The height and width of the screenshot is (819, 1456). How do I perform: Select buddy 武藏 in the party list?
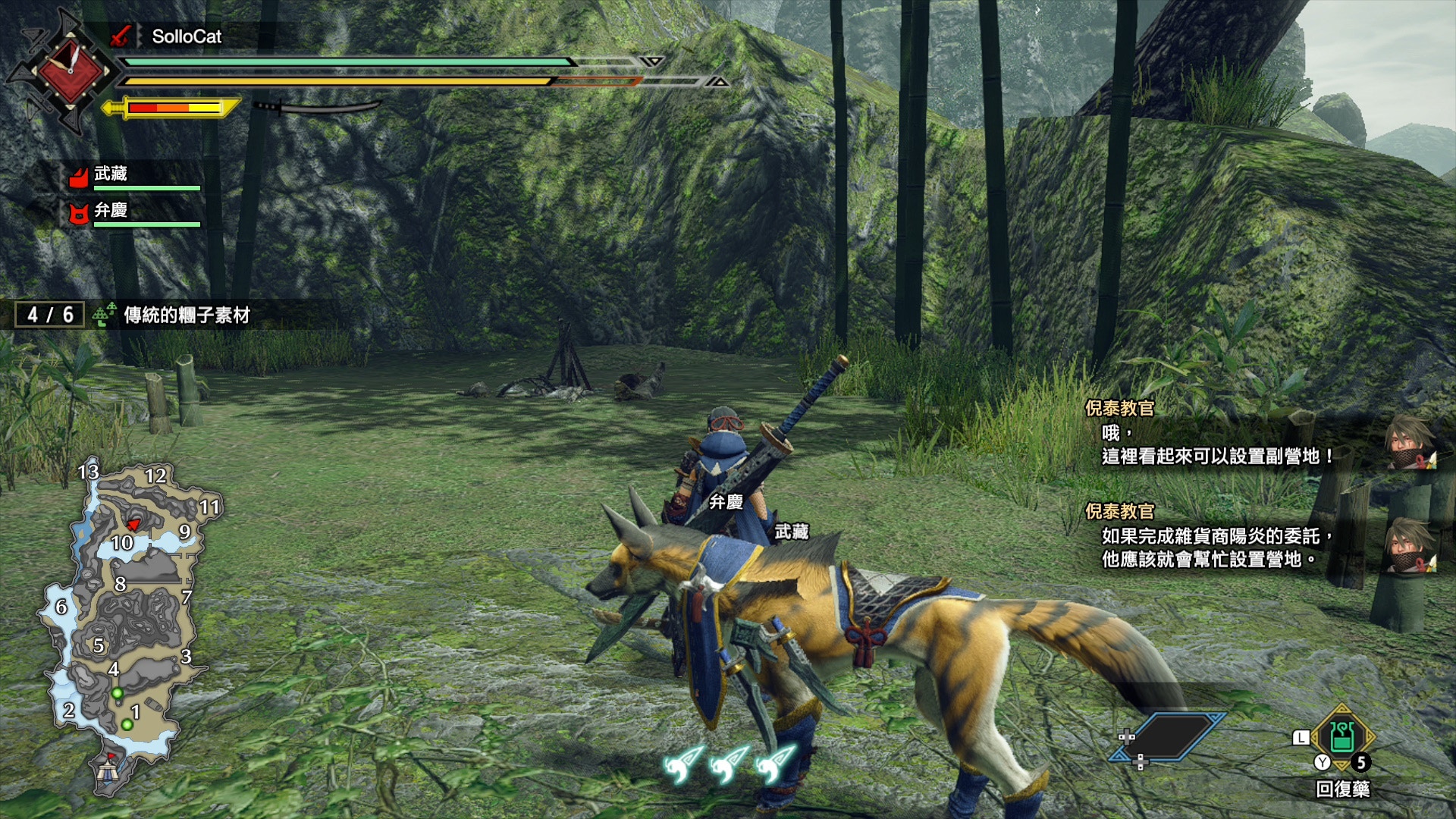pos(111,174)
